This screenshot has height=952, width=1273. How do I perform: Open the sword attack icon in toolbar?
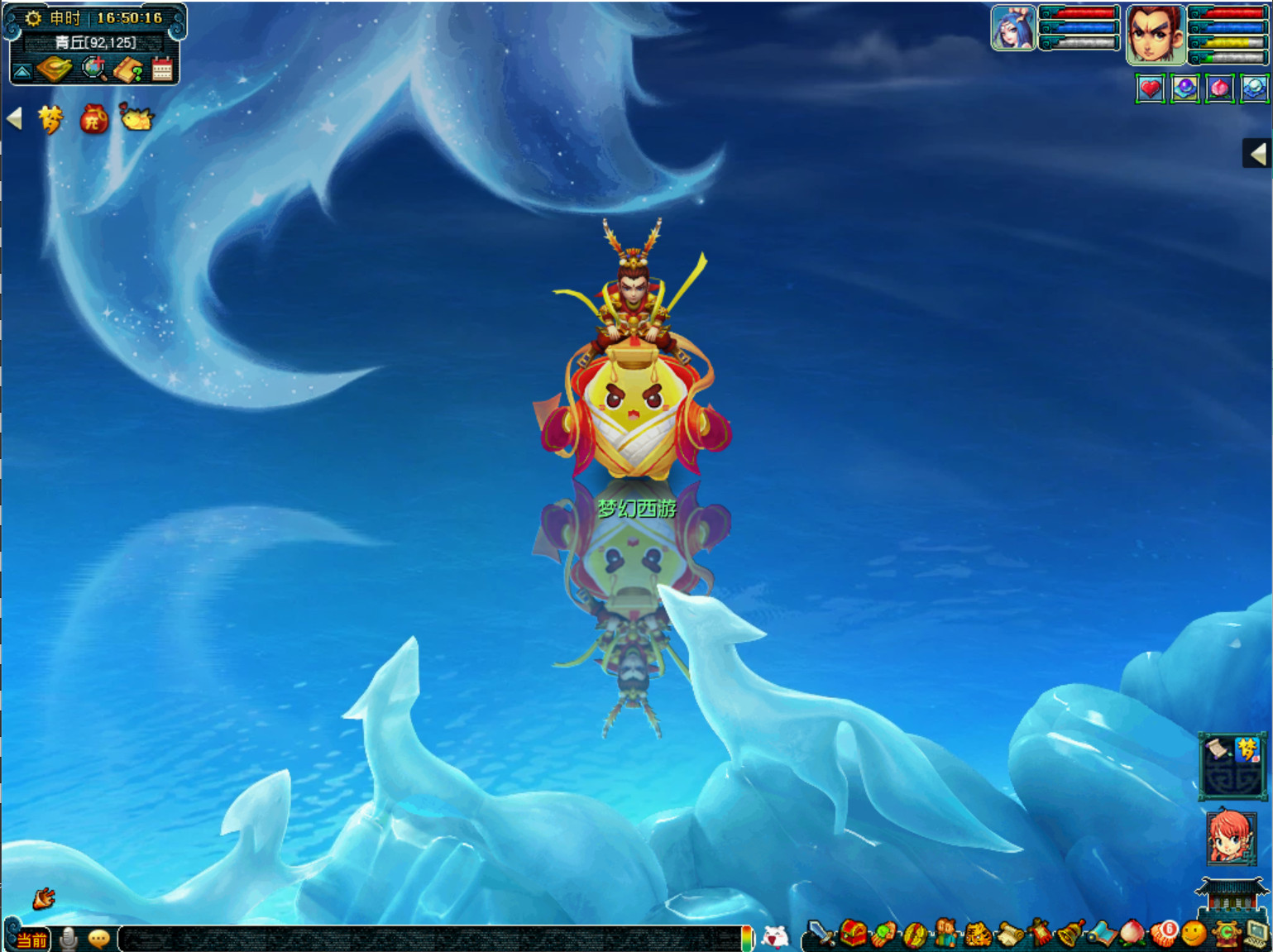(x=820, y=935)
